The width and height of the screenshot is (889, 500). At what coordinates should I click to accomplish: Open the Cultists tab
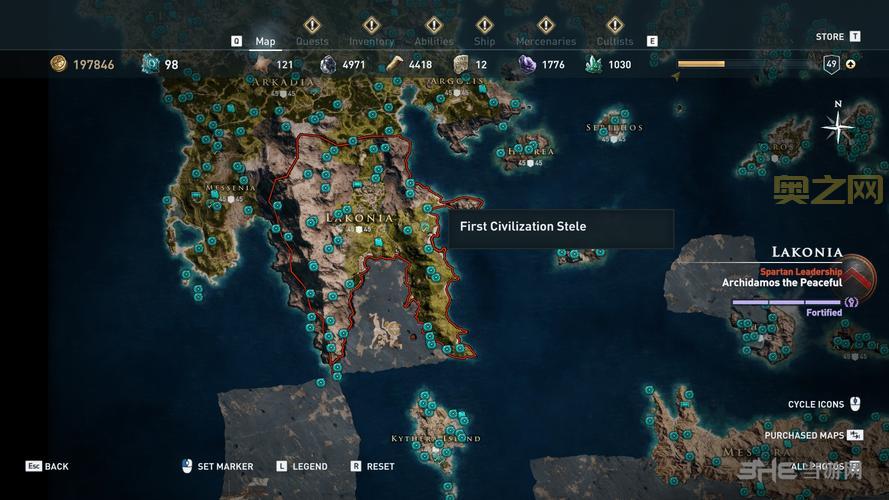tap(615, 41)
